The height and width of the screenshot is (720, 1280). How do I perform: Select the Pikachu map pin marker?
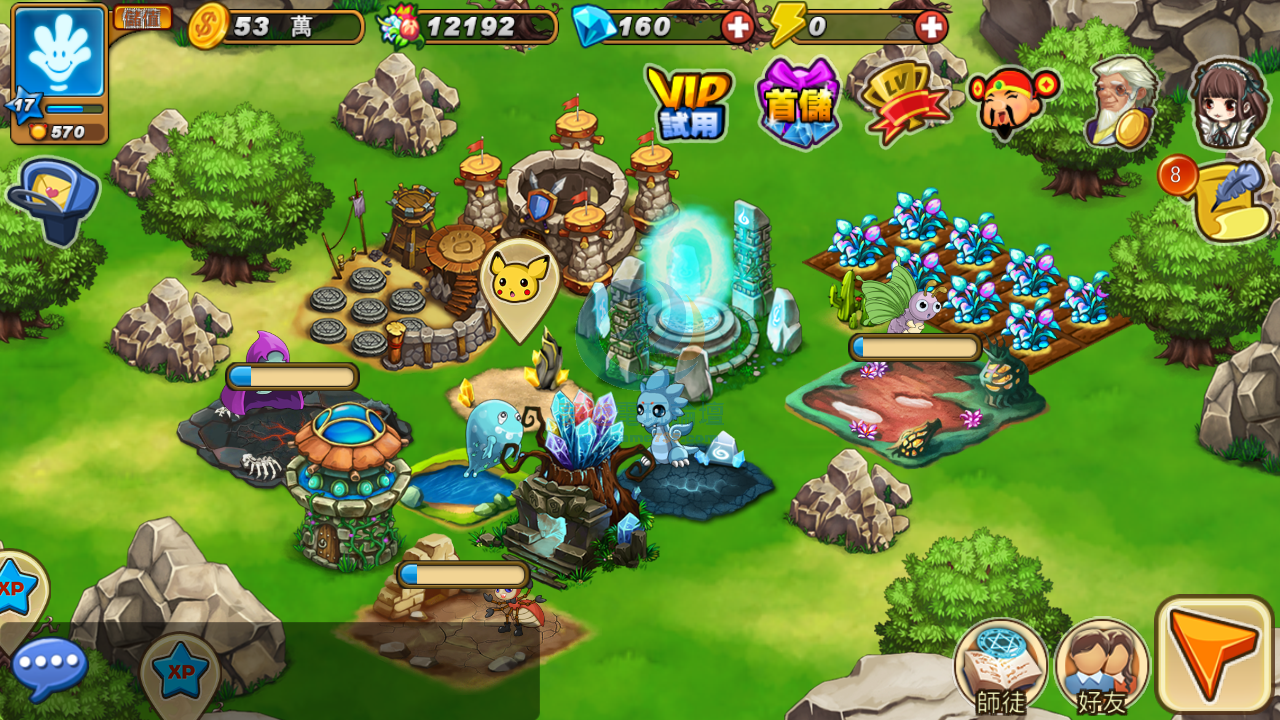[518, 285]
